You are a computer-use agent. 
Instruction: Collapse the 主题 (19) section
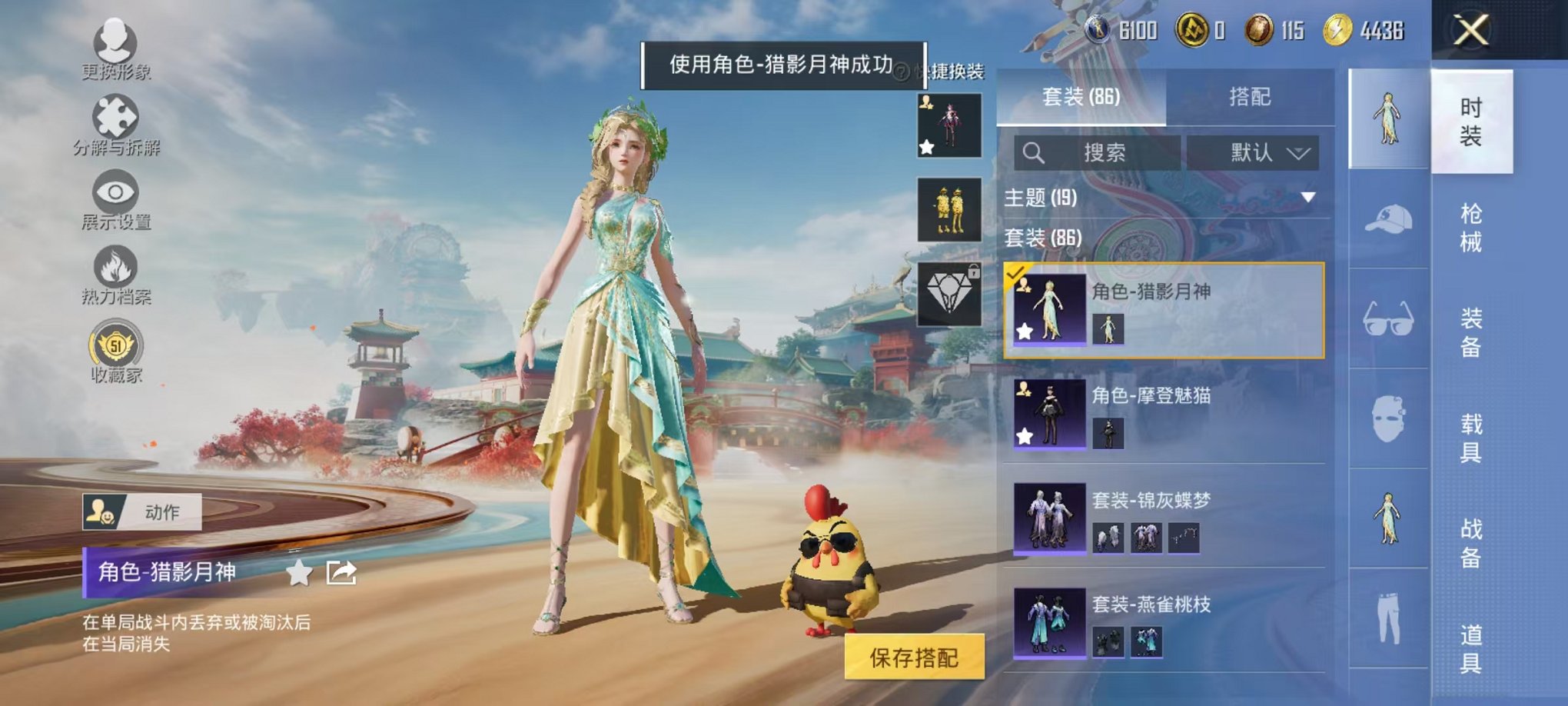(x=1309, y=196)
